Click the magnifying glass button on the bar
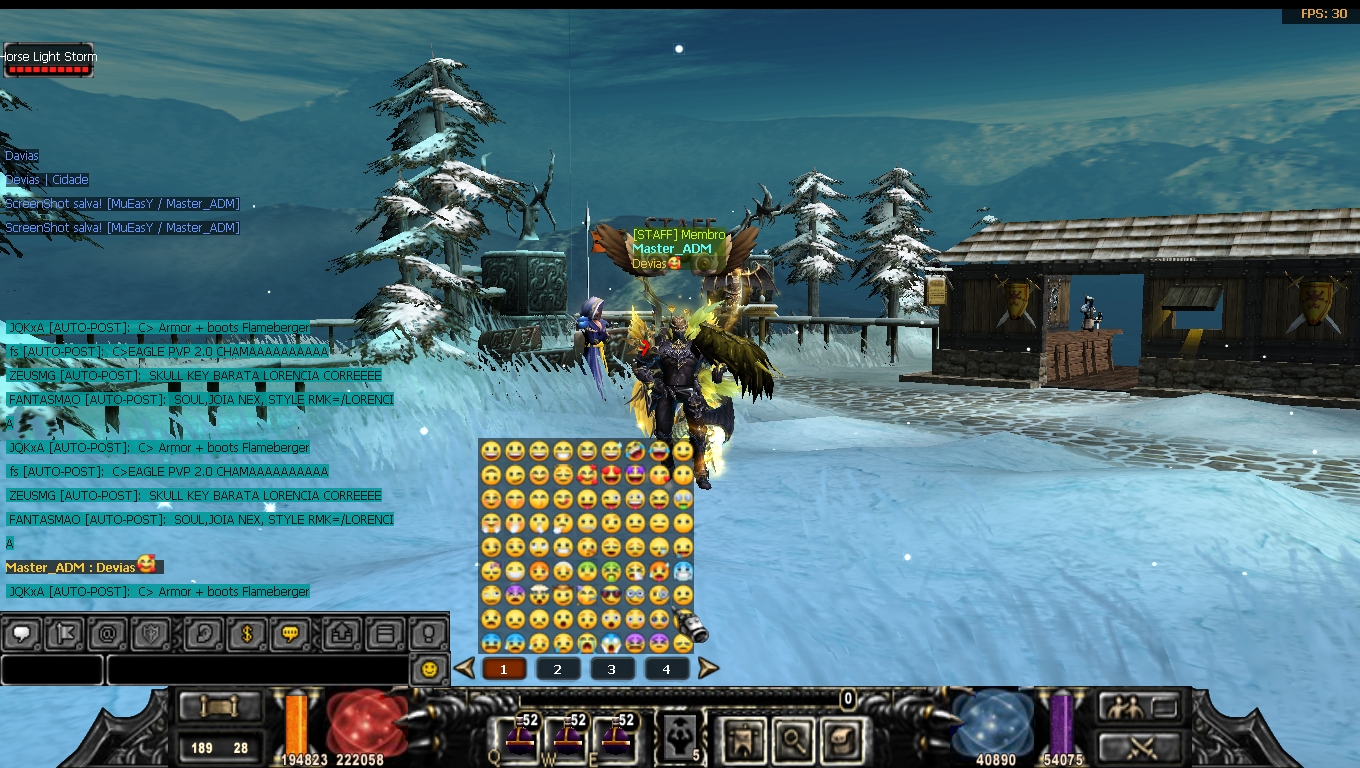 click(x=794, y=739)
